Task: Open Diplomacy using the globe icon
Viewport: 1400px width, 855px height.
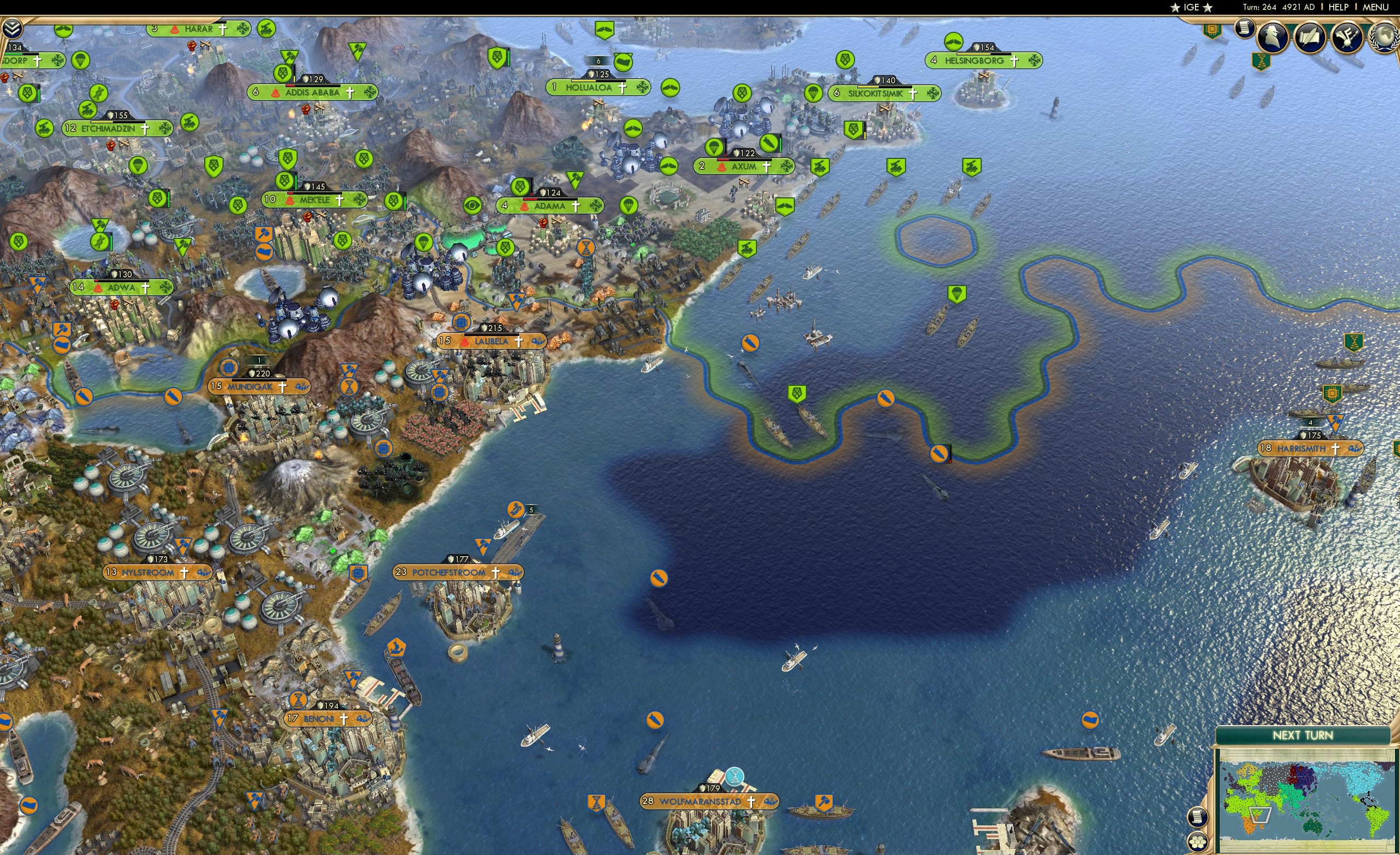Action: pos(1385,37)
